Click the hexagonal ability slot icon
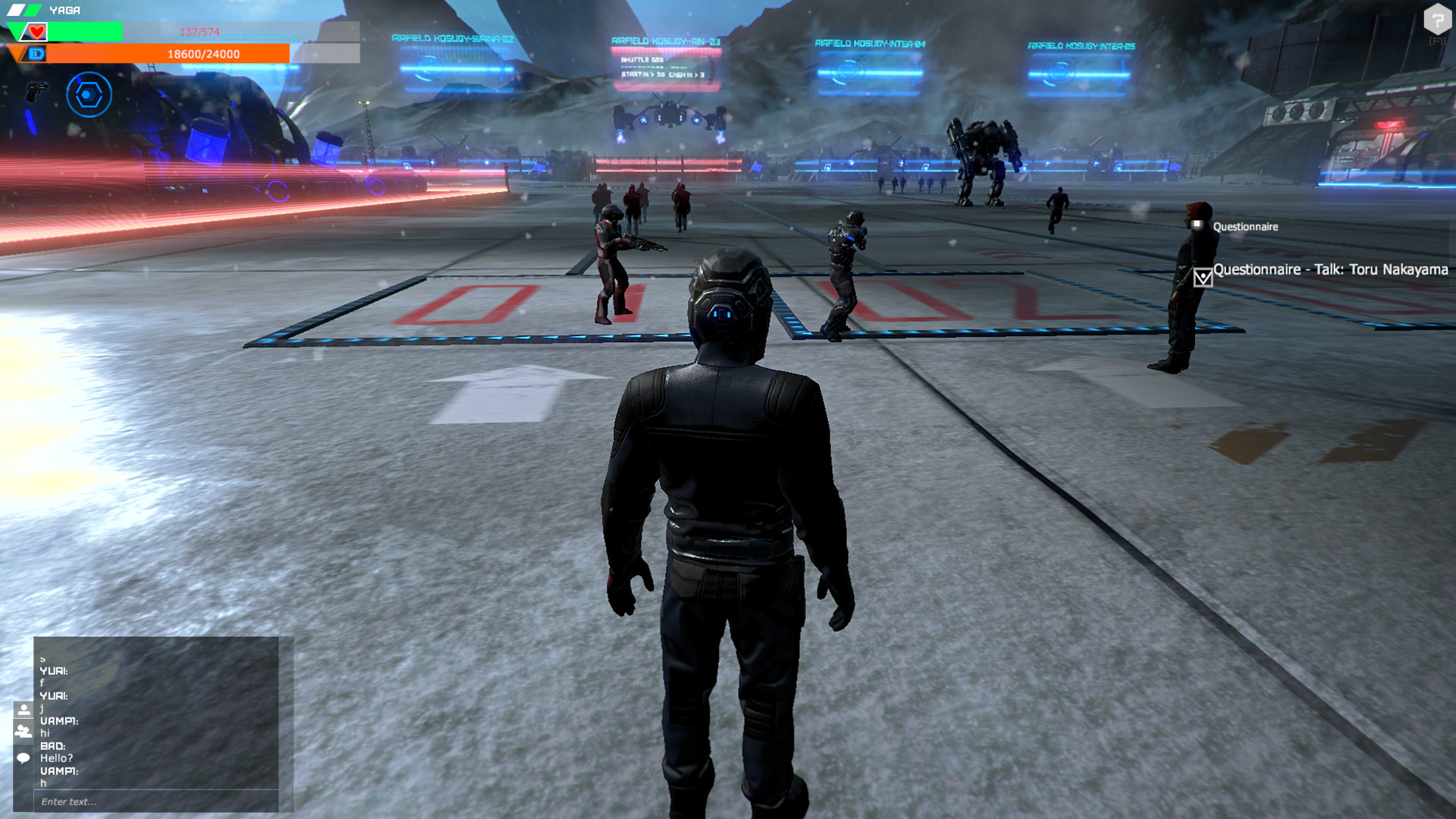The width and height of the screenshot is (1456, 819). (x=89, y=95)
